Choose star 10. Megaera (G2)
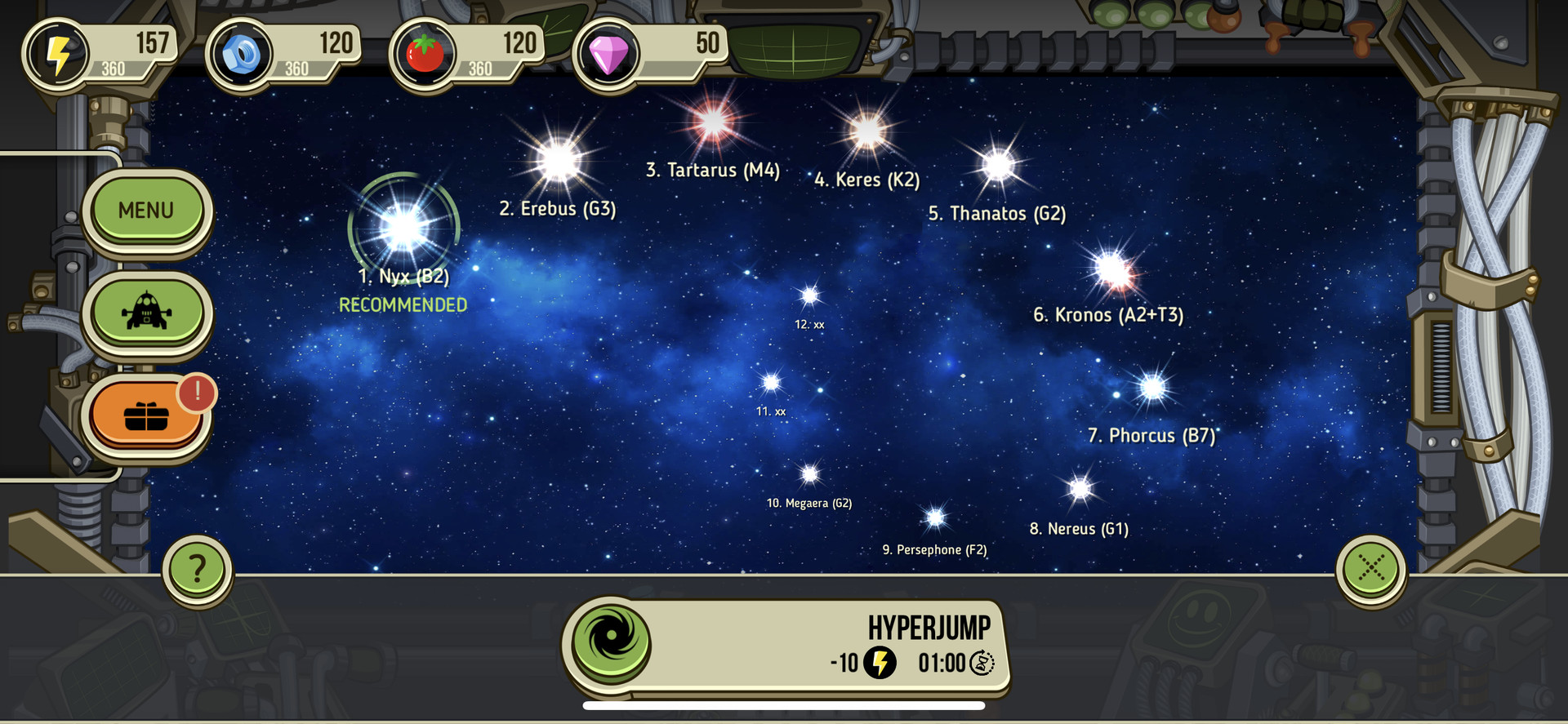 809,473
